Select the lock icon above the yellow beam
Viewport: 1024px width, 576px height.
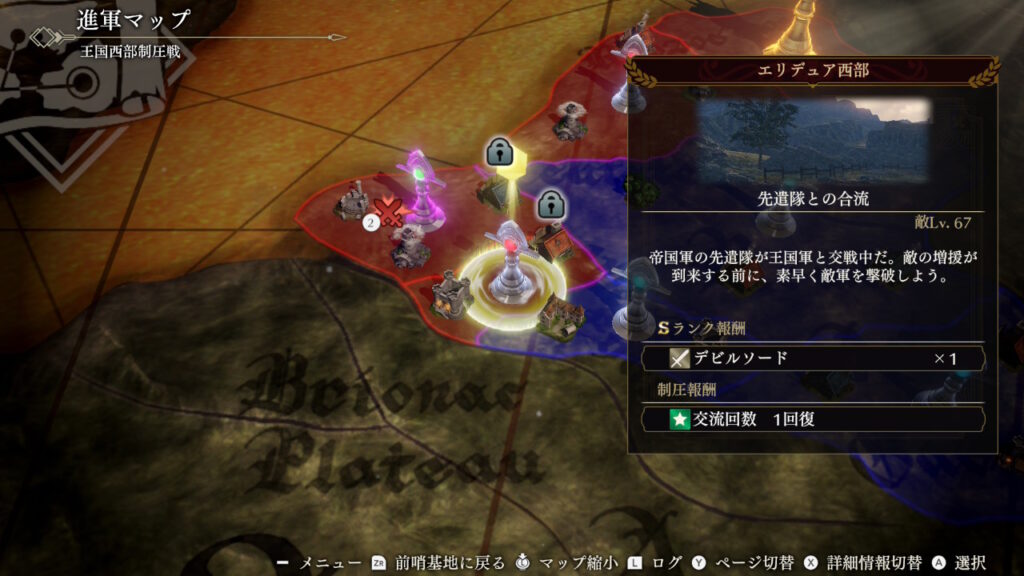[x=498, y=152]
